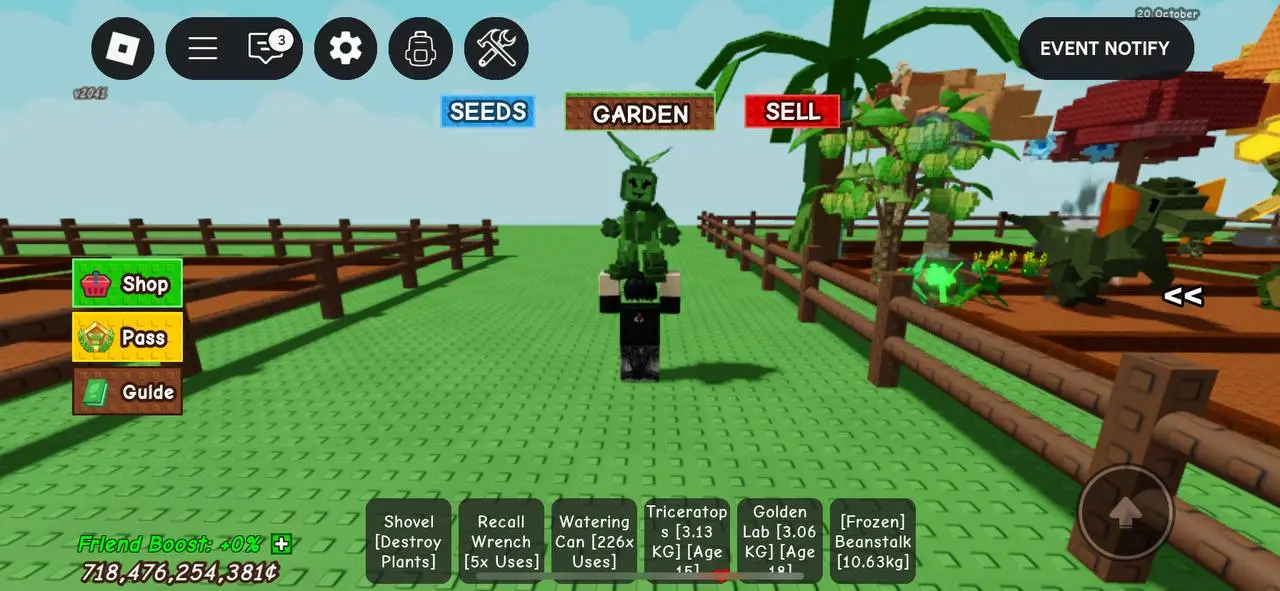
Task: Open the backpack inventory
Action: 420,48
